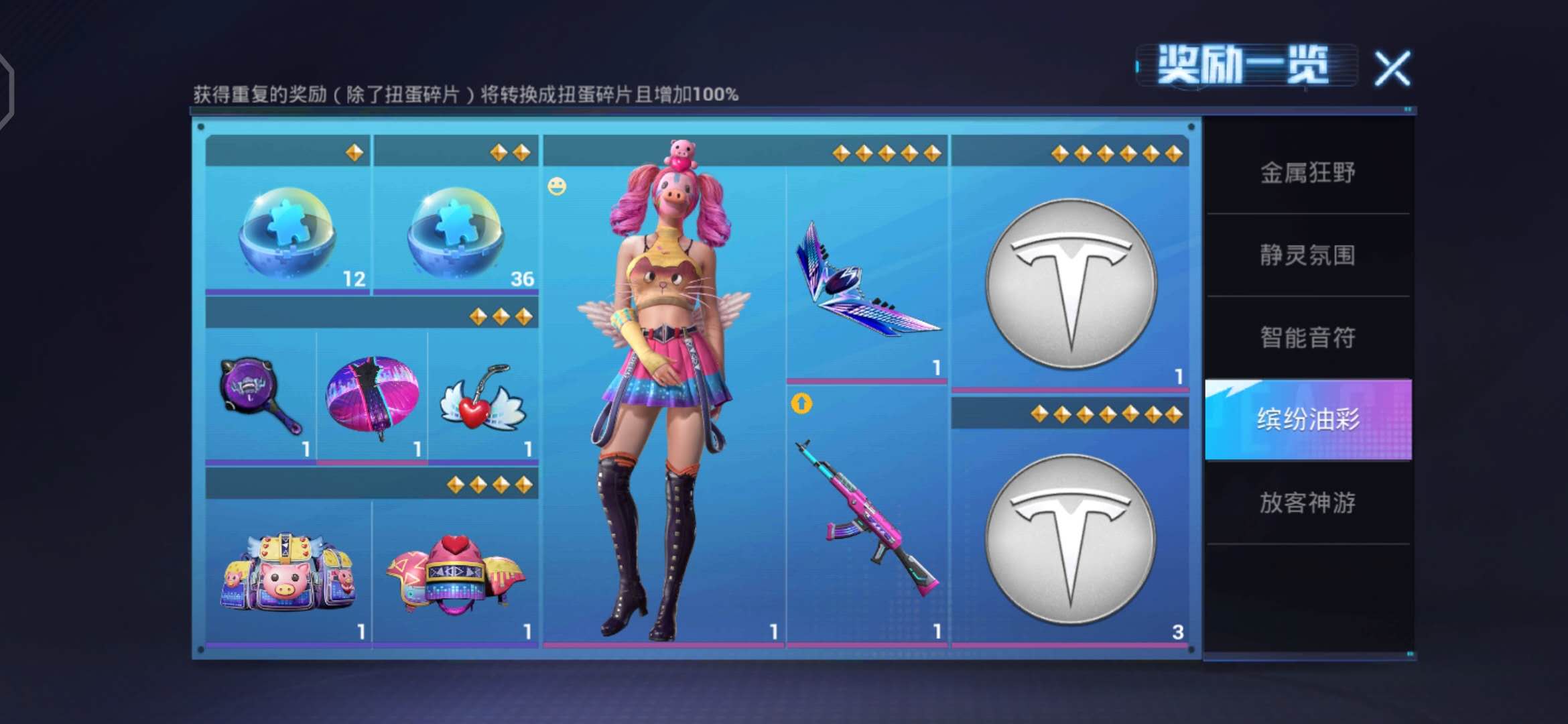Show the 放客神游 rewards
Image resolution: width=1568 pixels, height=724 pixels.
click(x=1307, y=502)
